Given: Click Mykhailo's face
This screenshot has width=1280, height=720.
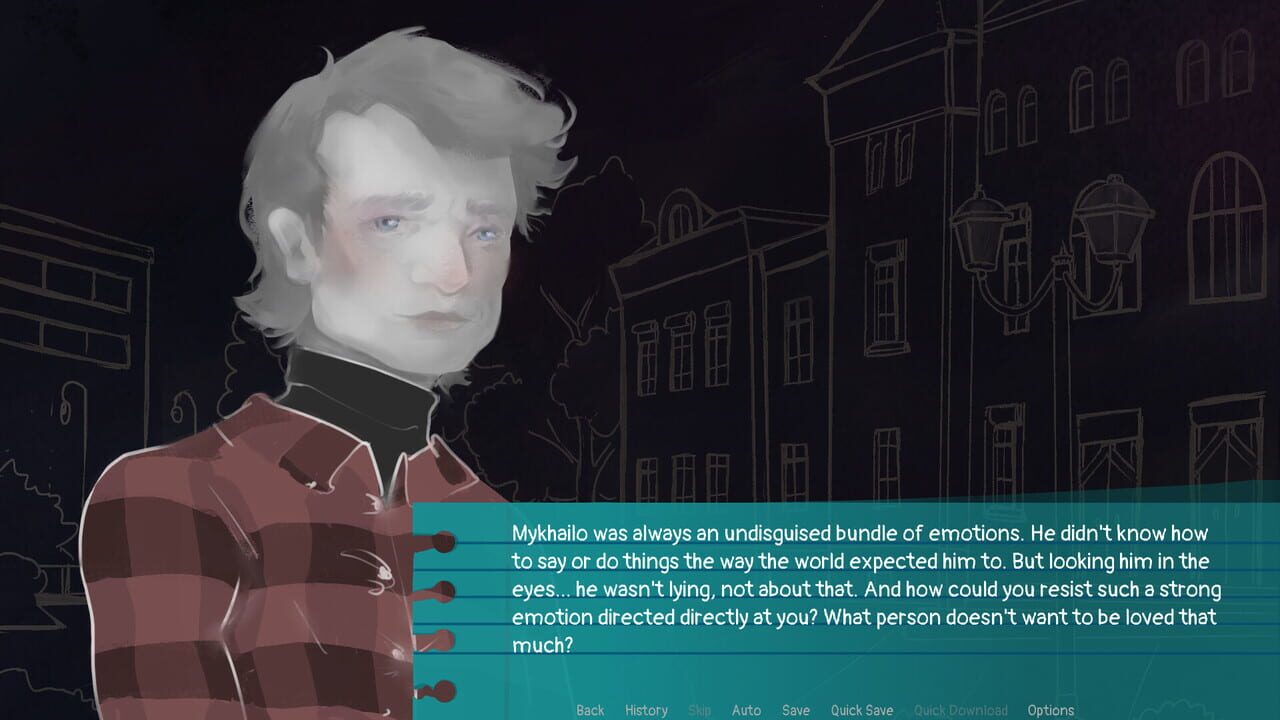Looking at the screenshot, I should coord(410,250).
